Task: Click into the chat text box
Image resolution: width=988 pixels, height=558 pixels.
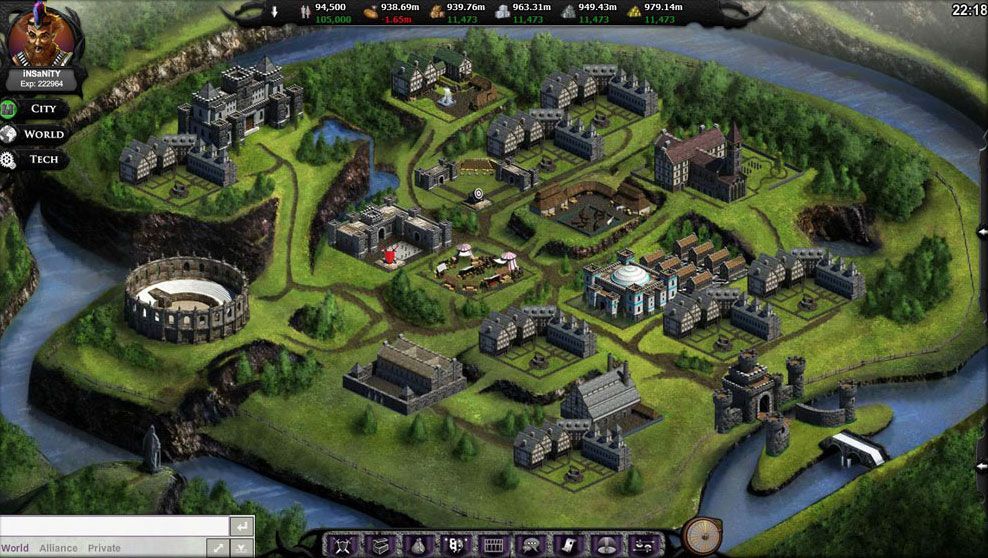Action: point(113,526)
